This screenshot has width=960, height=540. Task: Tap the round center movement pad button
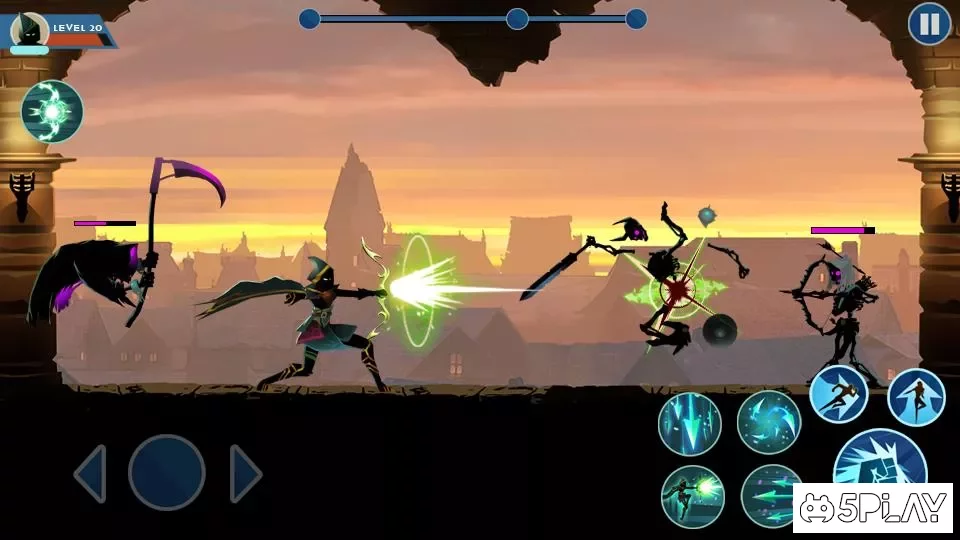point(167,473)
